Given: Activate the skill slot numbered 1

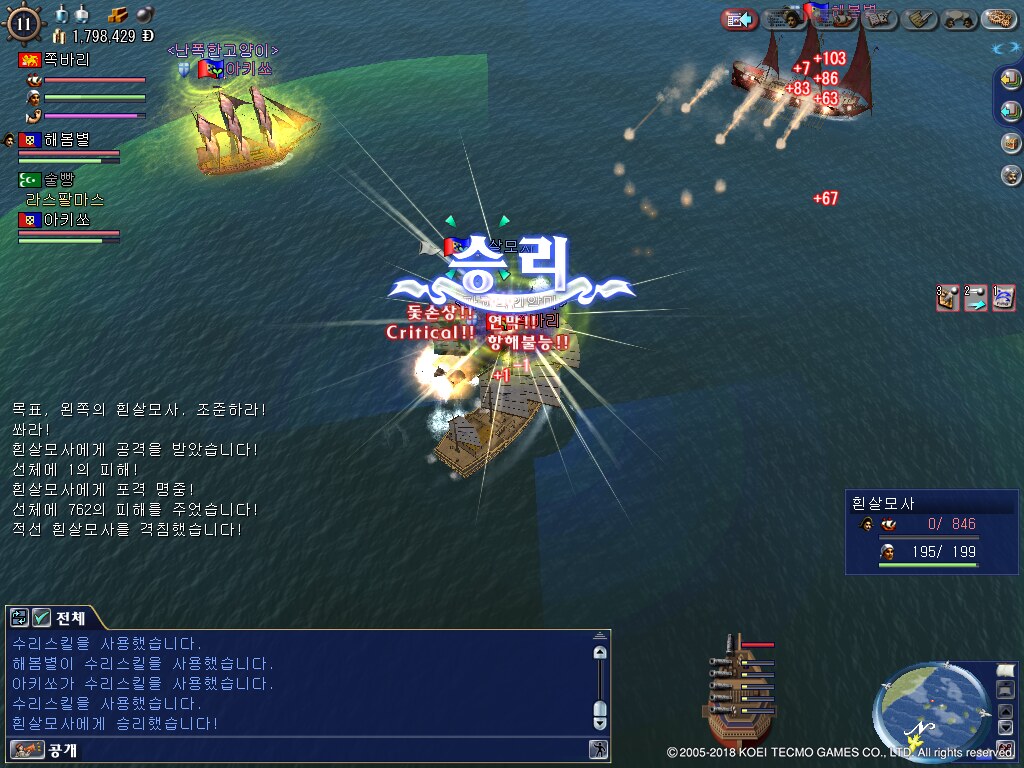Looking at the screenshot, I should point(1004,298).
